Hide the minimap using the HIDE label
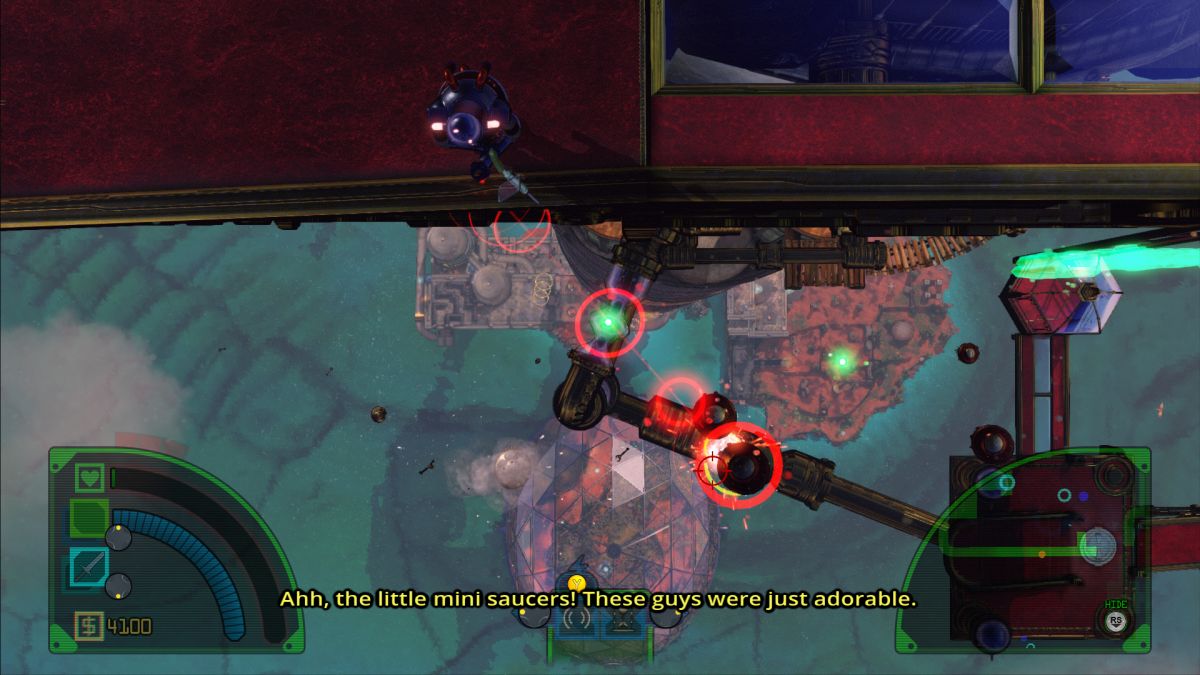The width and height of the screenshot is (1200, 675). pyautogui.click(x=1116, y=604)
